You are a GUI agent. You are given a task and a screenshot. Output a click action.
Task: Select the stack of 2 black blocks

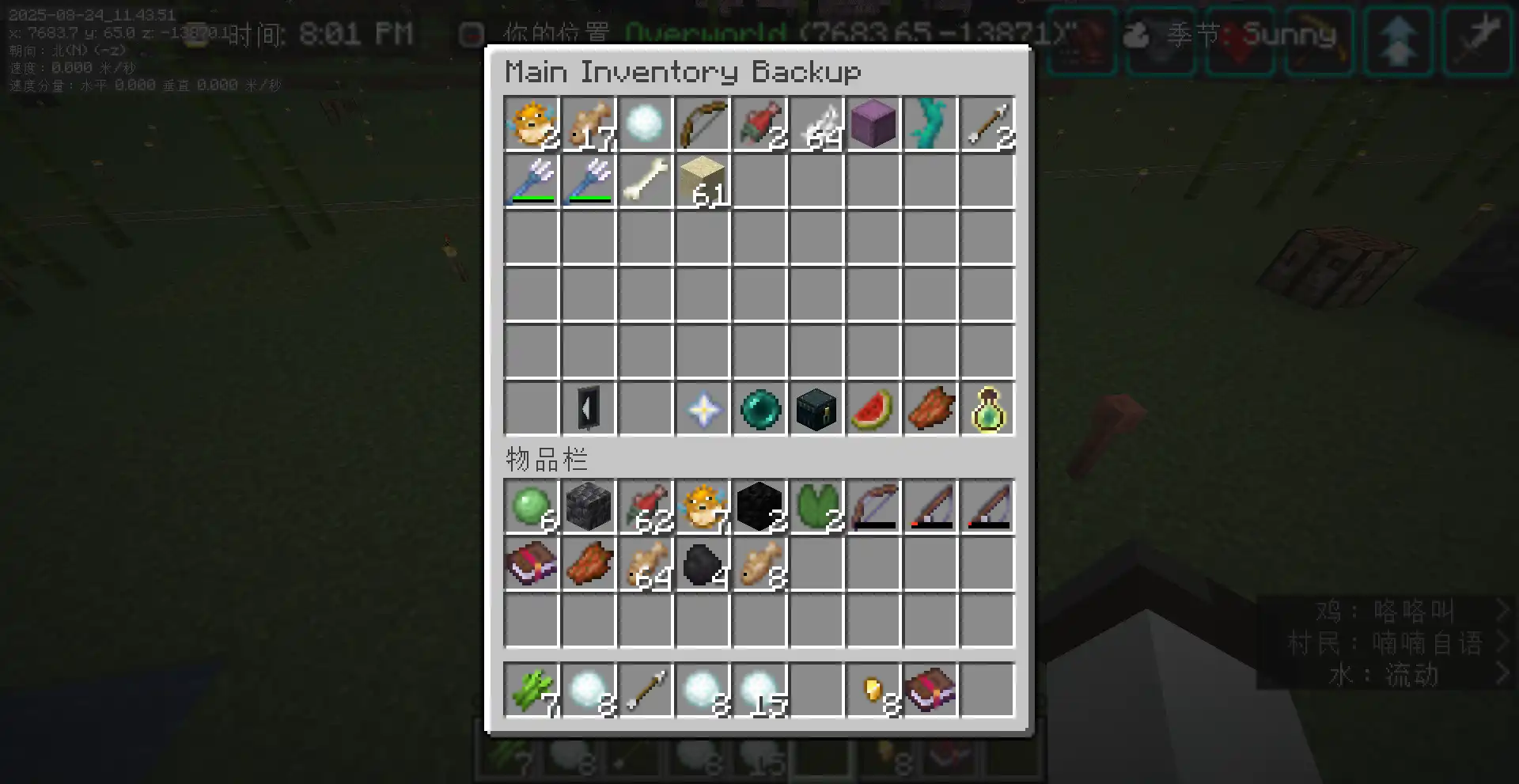click(x=759, y=506)
